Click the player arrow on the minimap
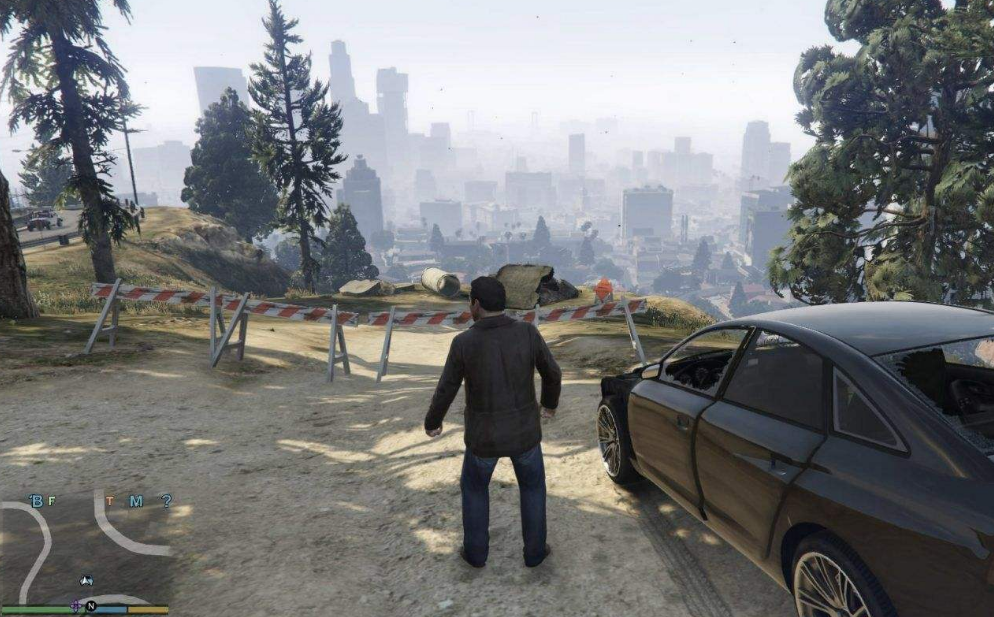This screenshot has width=994, height=617. pyautogui.click(x=86, y=581)
